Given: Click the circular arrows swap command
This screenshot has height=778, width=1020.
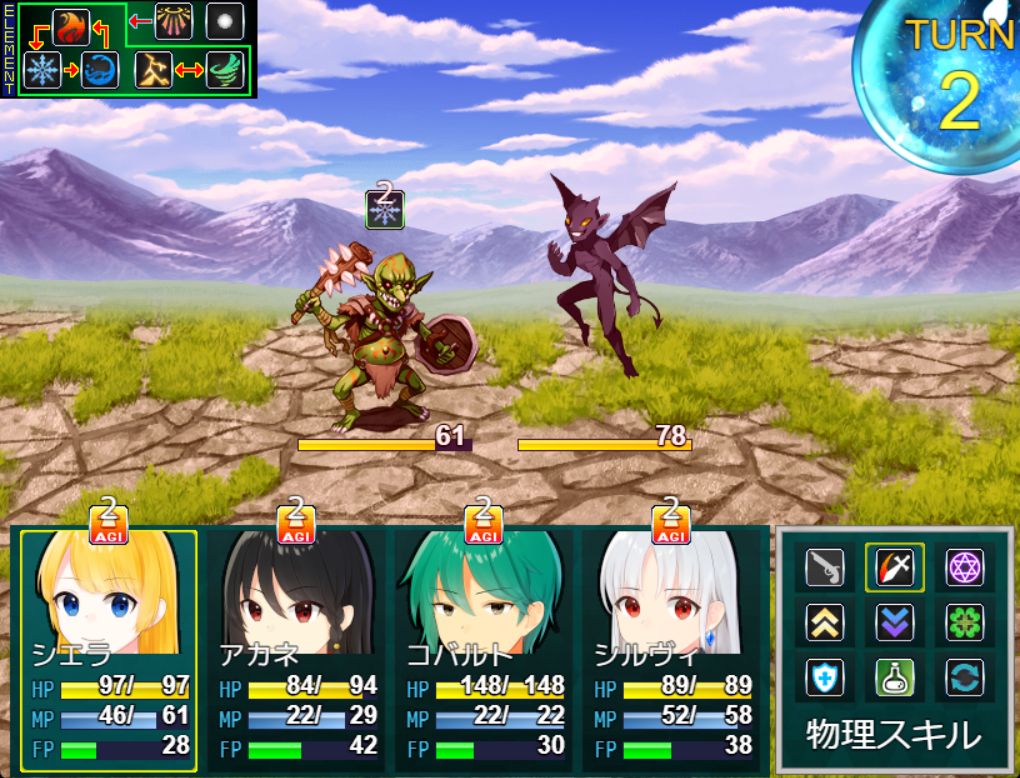Looking at the screenshot, I should click(965, 678).
